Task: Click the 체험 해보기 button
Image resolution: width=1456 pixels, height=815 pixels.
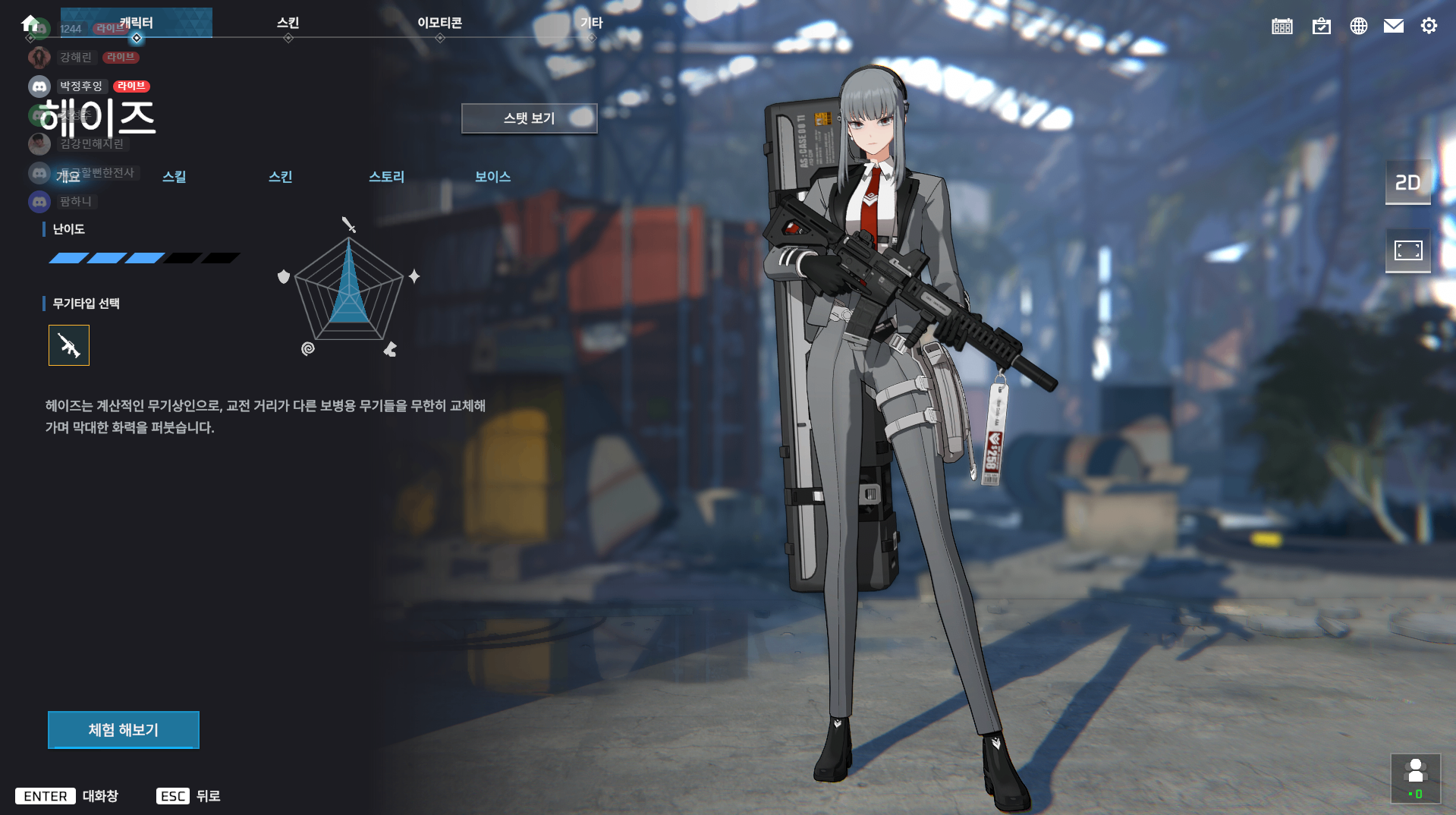Action: 124,730
